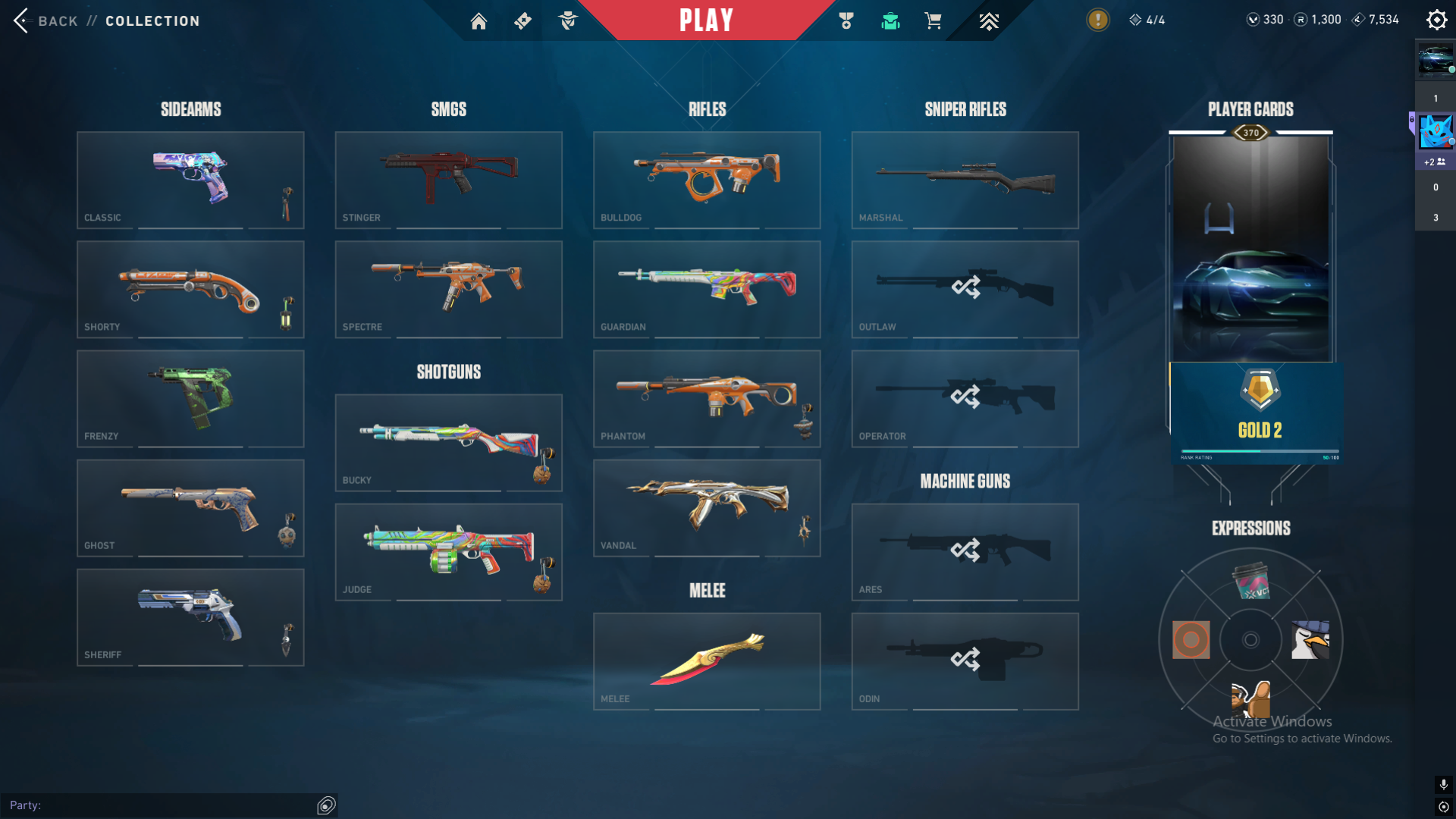Open the store cart icon
1456x819 pixels.
point(933,21)
